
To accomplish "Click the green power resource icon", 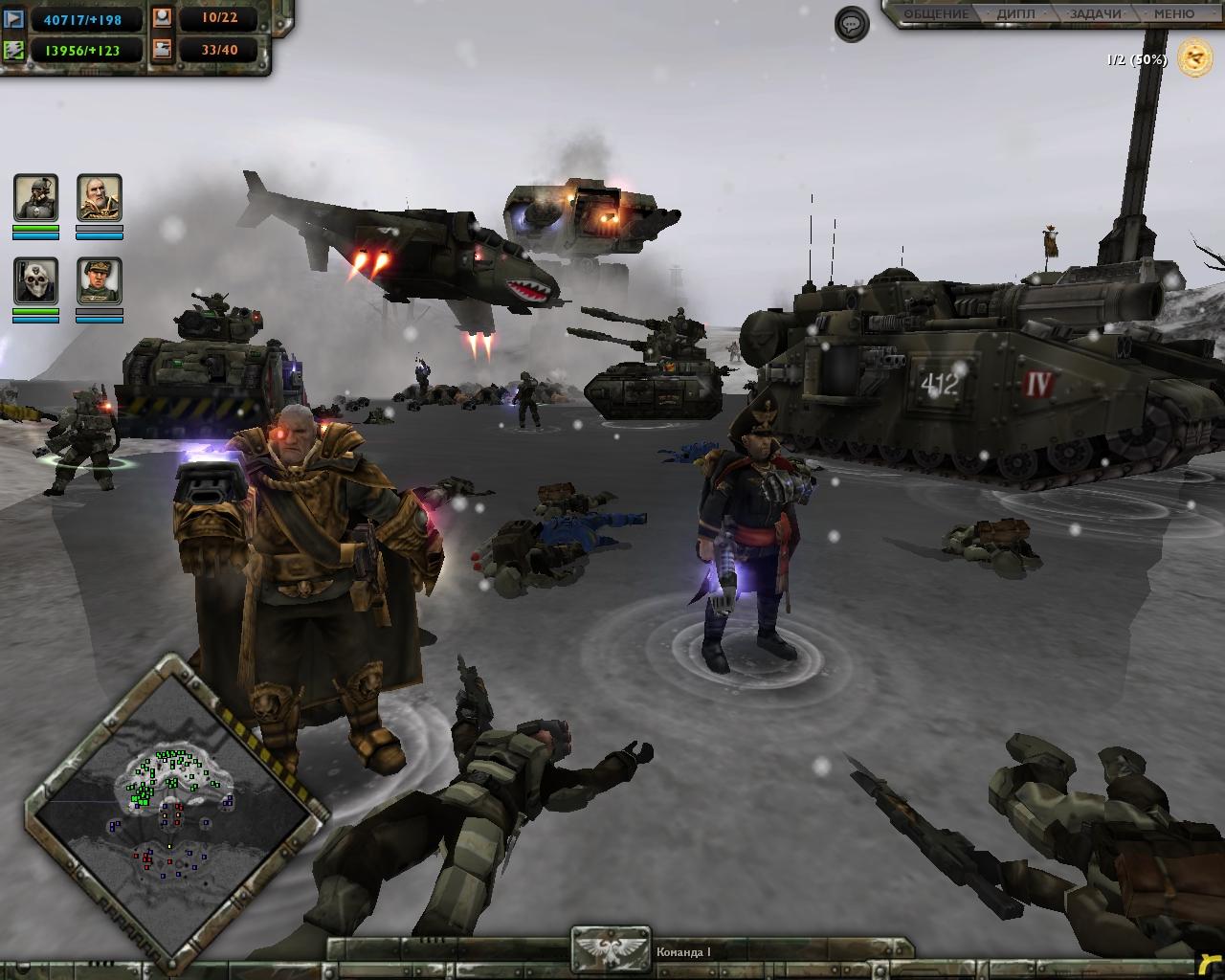I will [x=13, y=49].
